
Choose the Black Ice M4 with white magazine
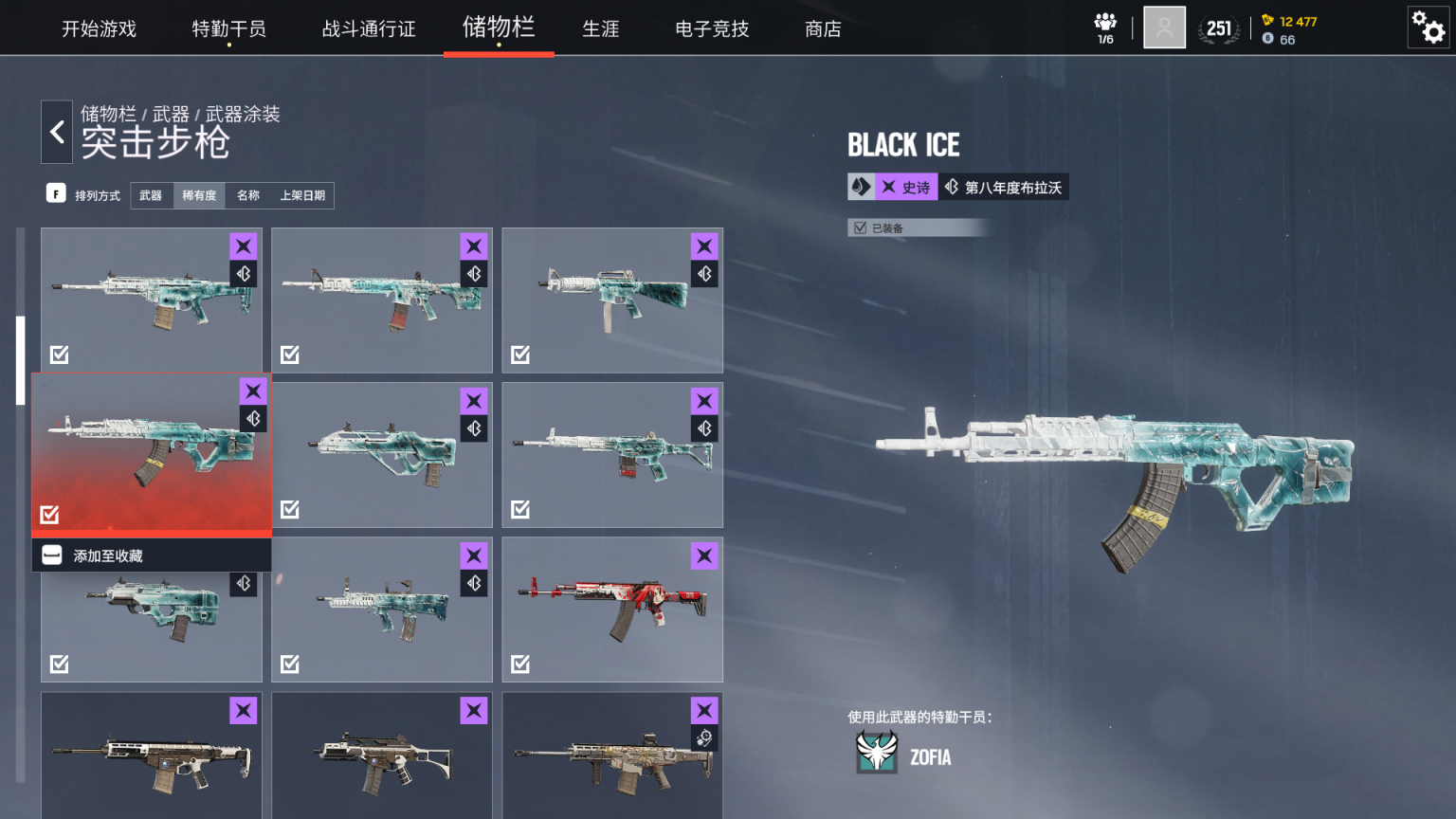(x=612, y=300)
